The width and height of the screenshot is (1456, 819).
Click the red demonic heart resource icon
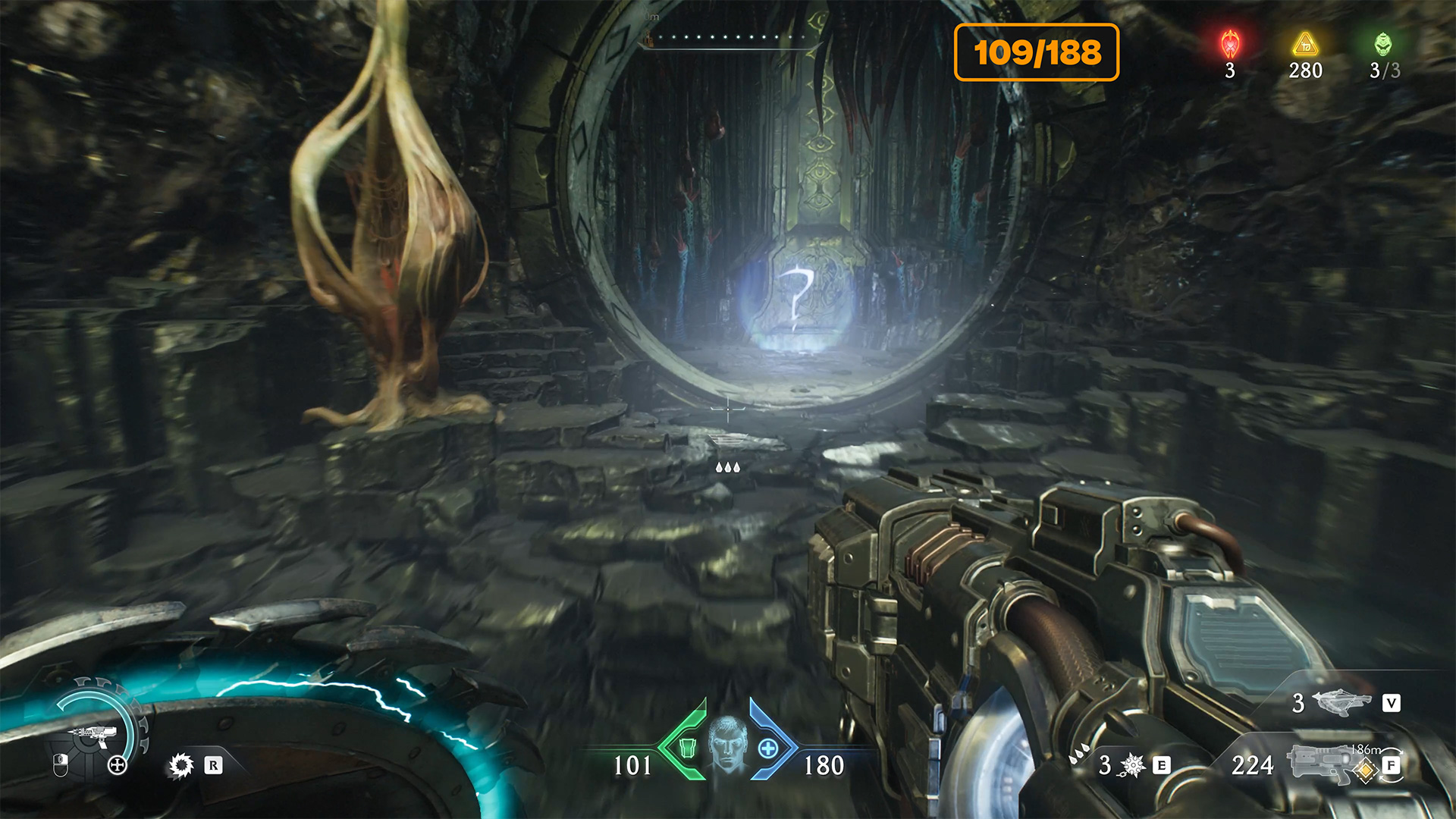coord(1230,45)
